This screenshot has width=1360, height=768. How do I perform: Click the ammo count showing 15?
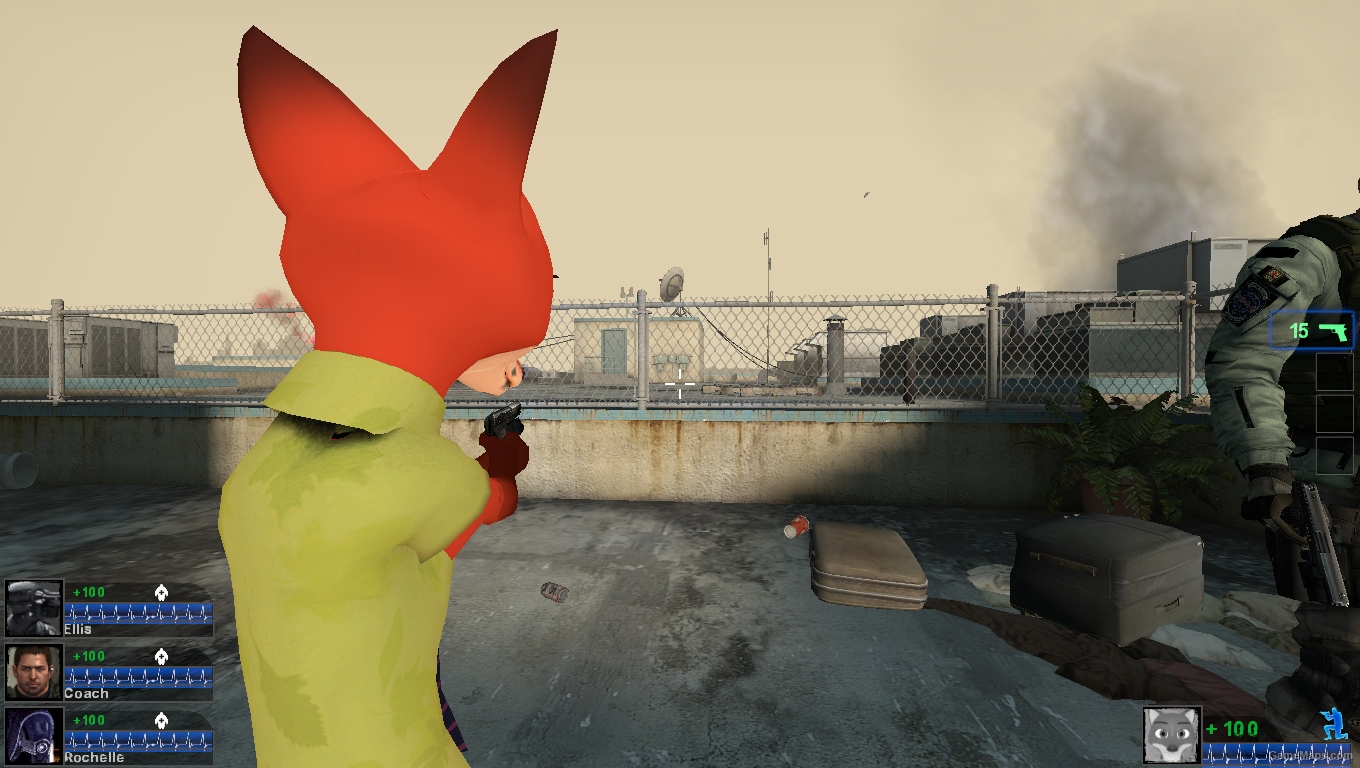1297,330
